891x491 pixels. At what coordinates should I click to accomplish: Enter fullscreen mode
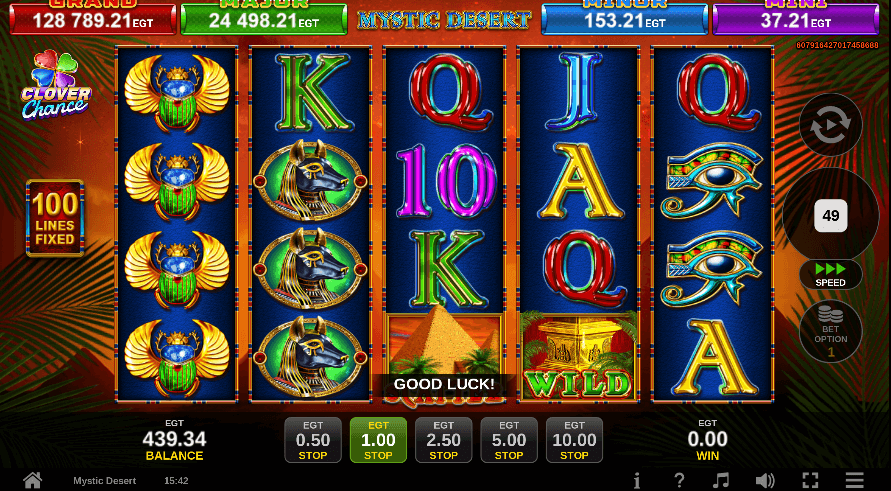pos(811,480)
